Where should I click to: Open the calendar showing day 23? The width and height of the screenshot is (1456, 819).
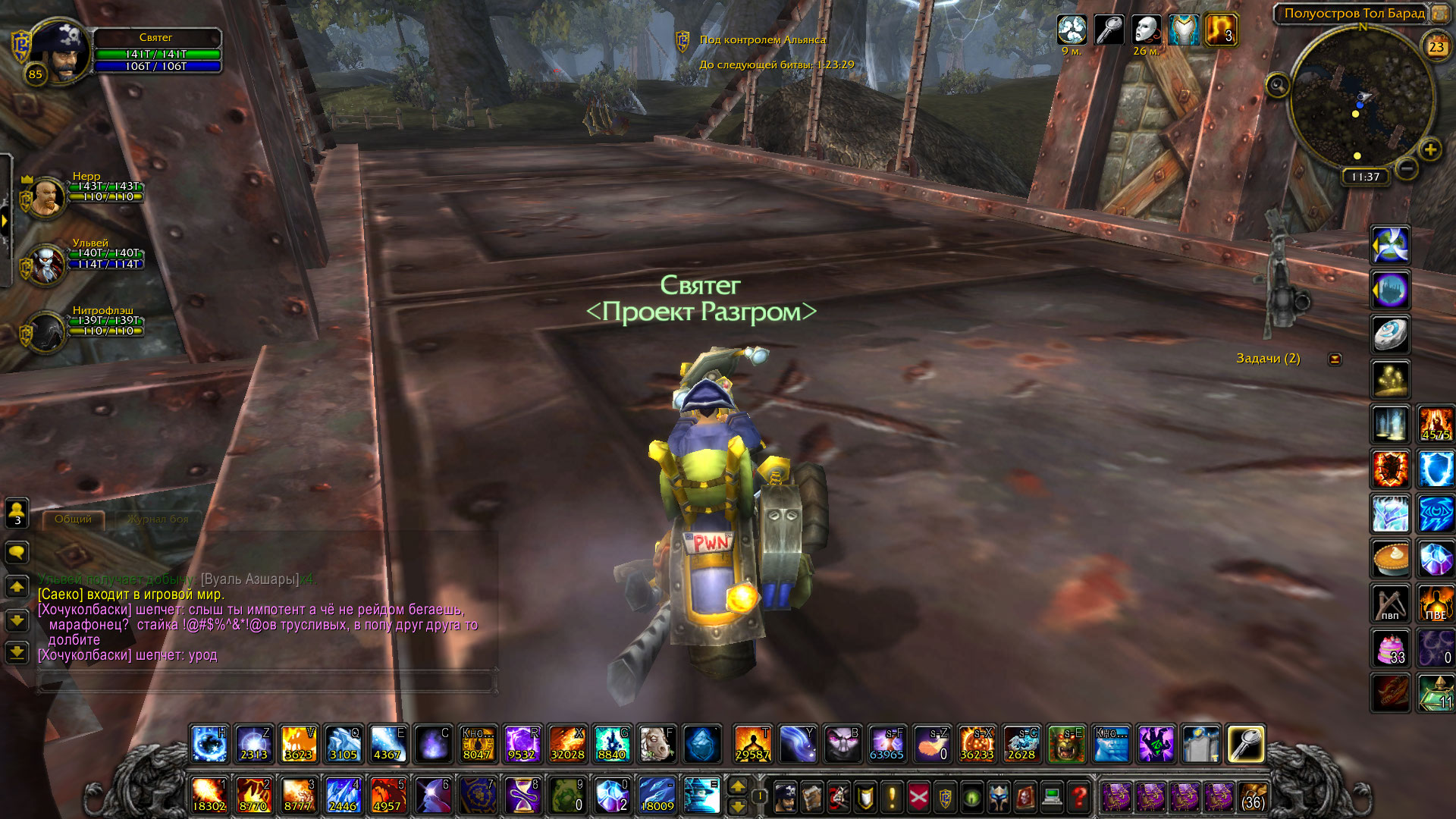click(1436, 47)
